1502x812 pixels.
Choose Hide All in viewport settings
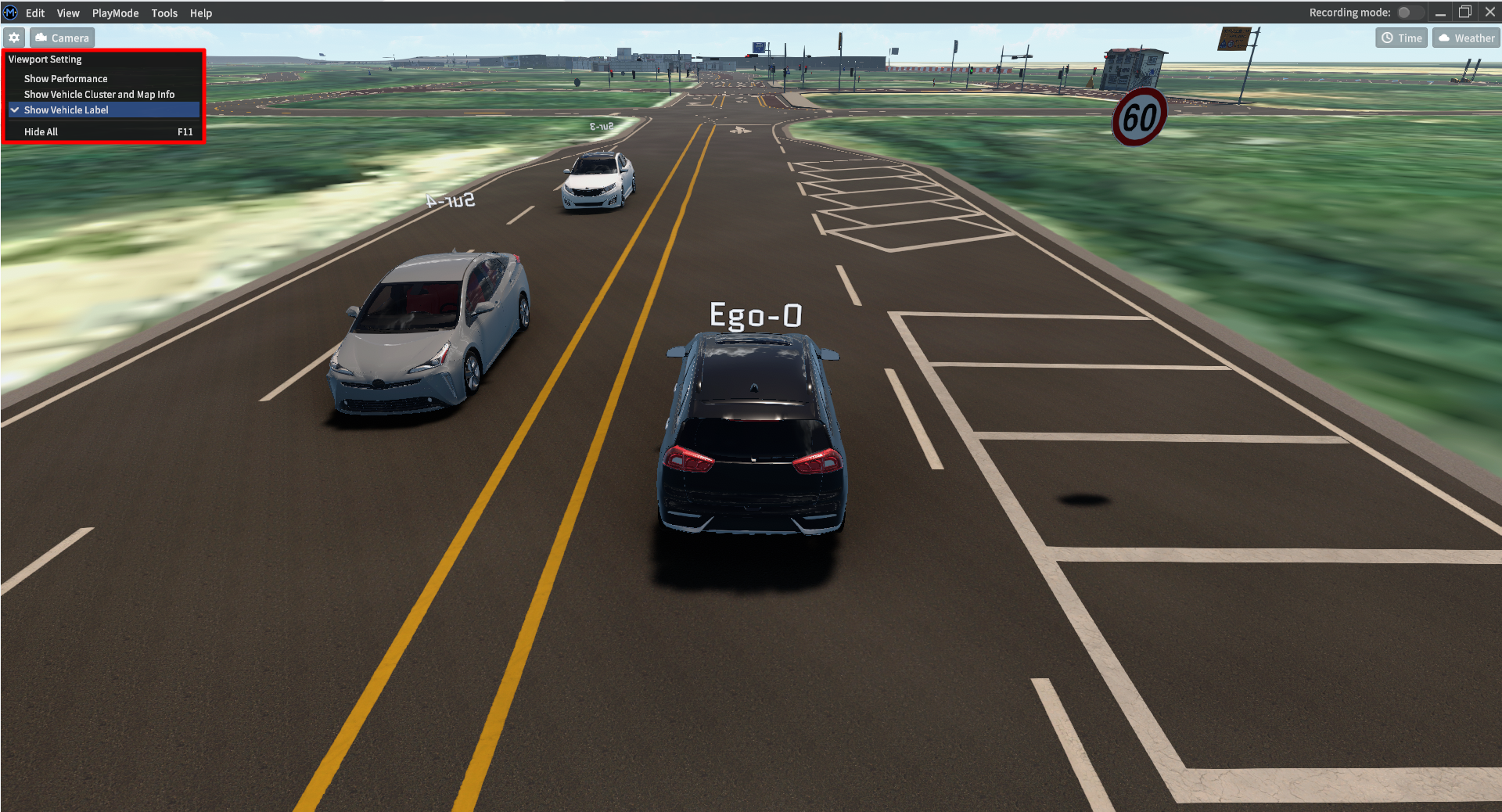tap(41, 131)
